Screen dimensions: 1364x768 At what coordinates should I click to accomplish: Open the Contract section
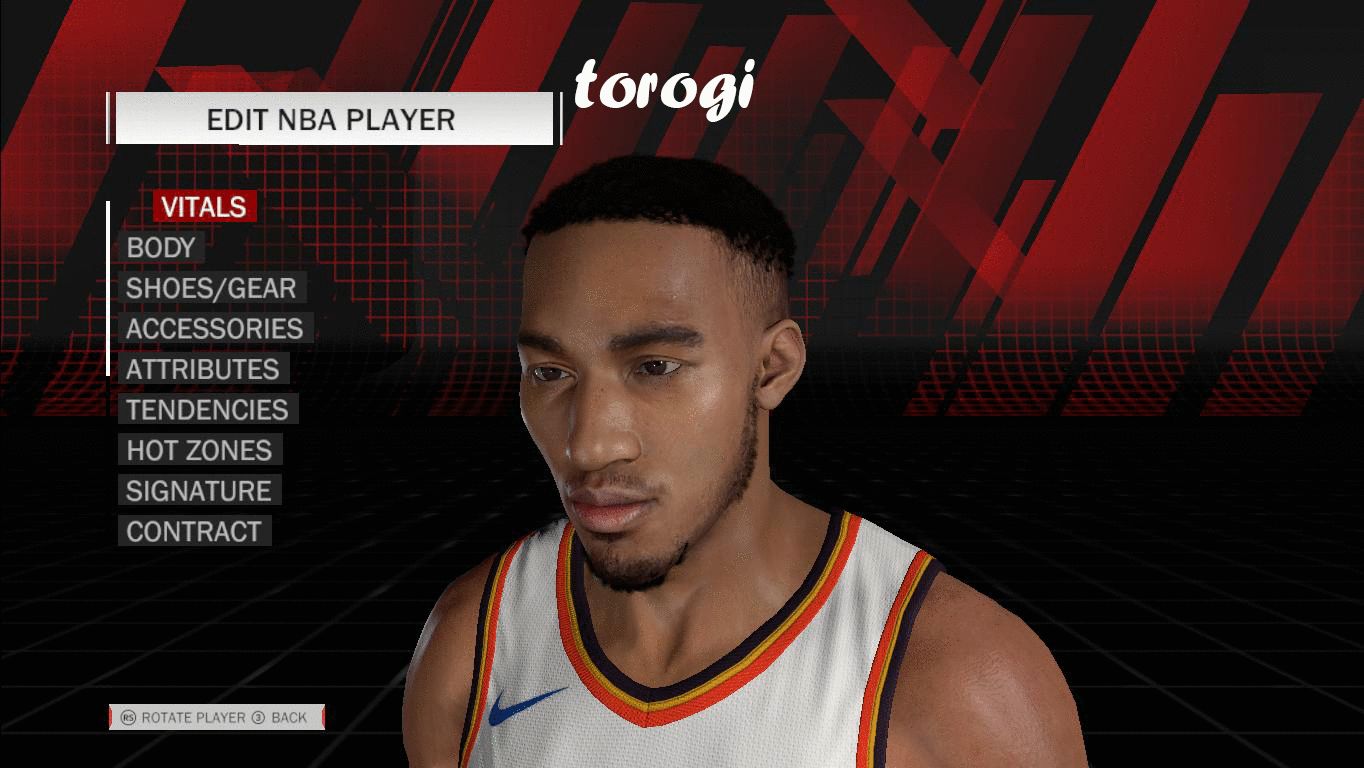point(193,532)
